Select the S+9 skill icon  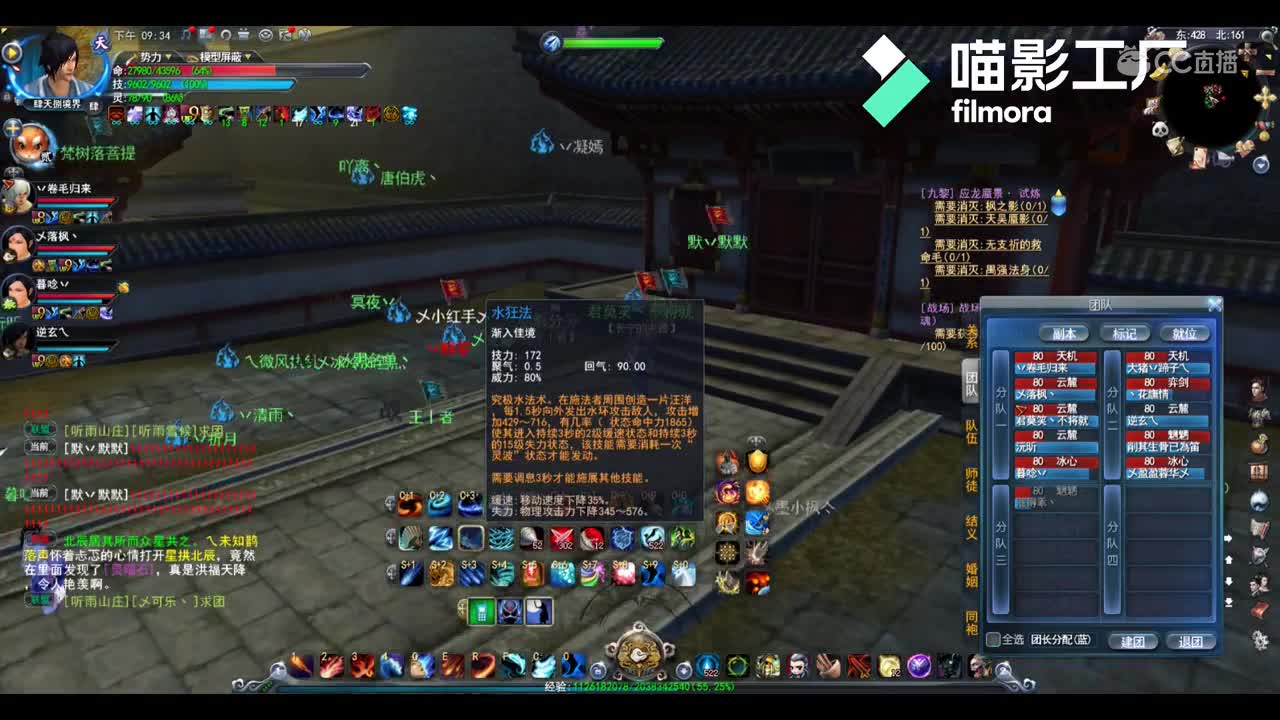pyautogui.click(x=654, y=572)
